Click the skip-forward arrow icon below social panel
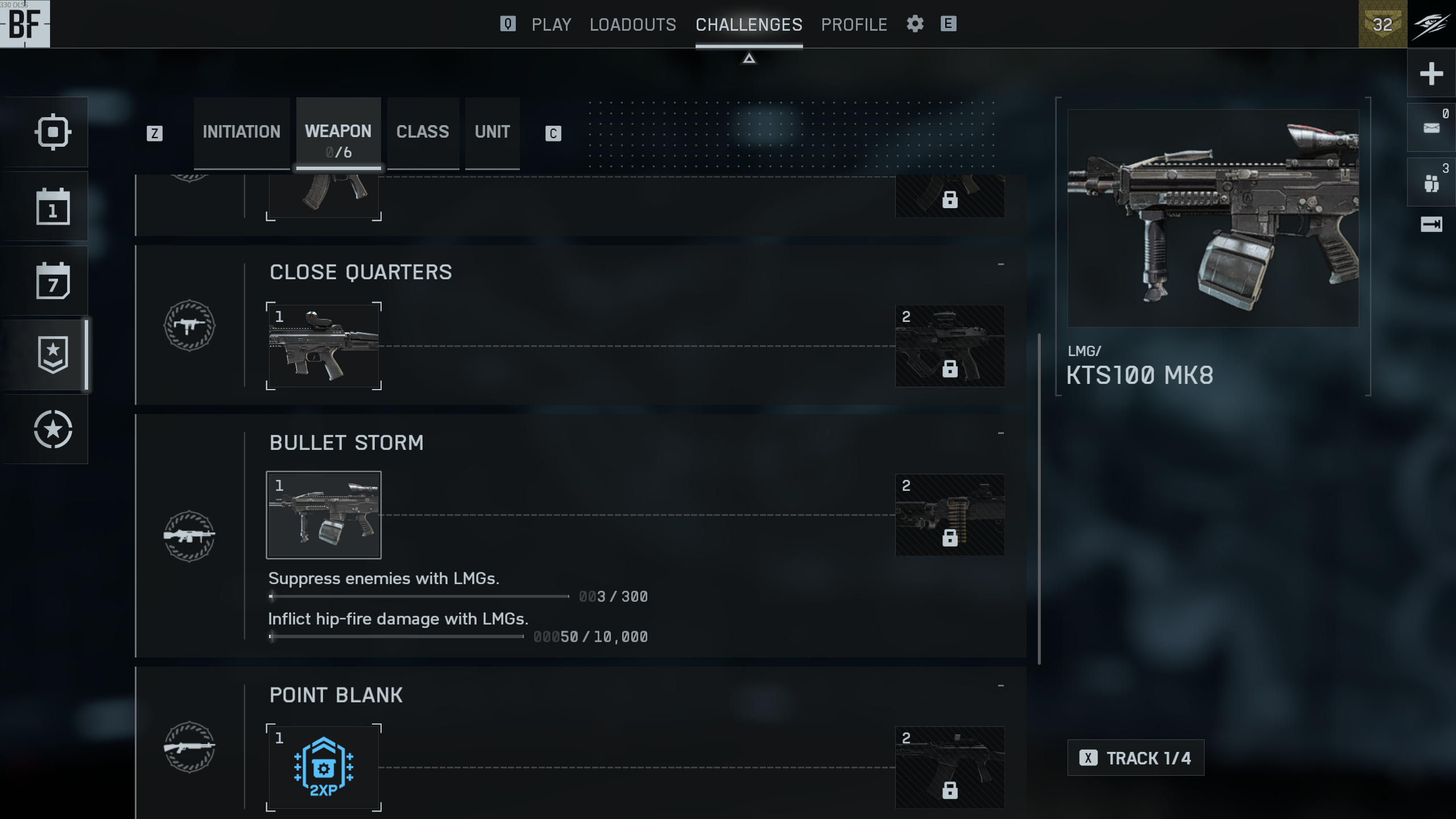1456x819 pixels. (1431, 224)
